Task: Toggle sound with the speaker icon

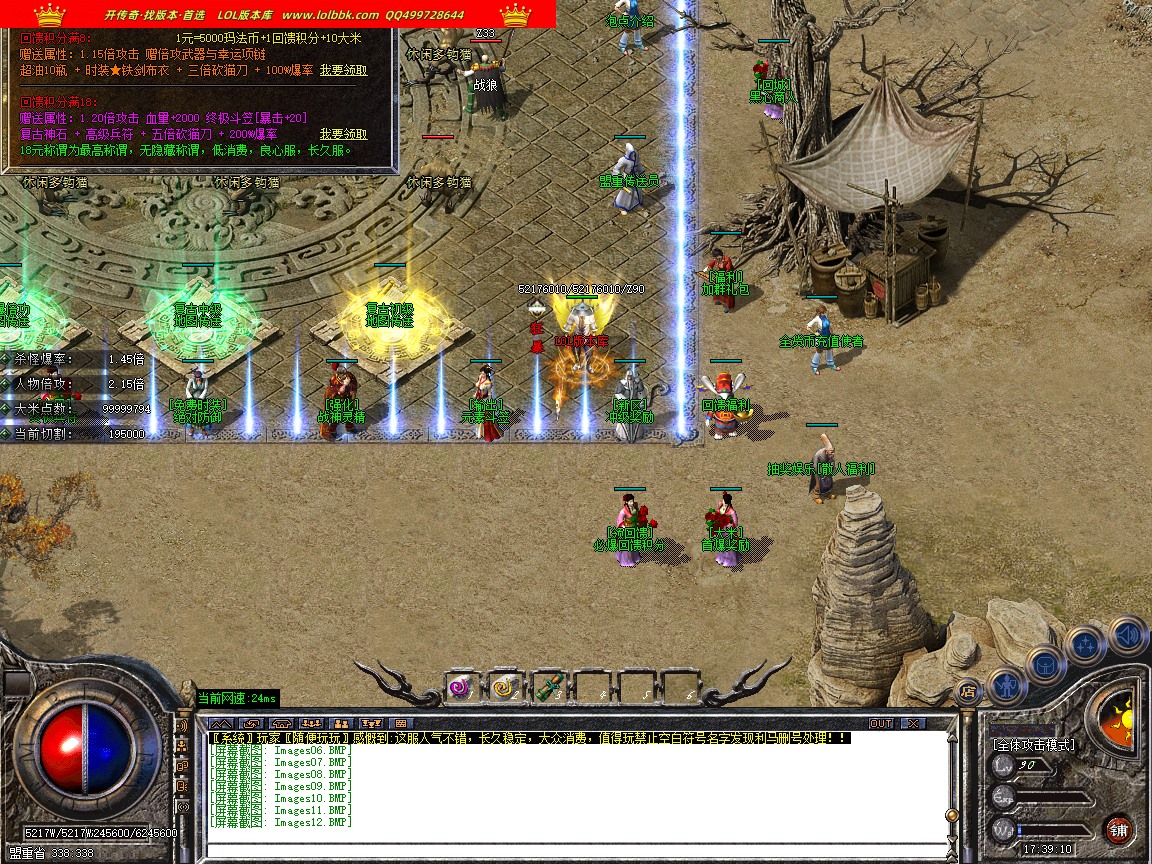Action: (1127, 634)
